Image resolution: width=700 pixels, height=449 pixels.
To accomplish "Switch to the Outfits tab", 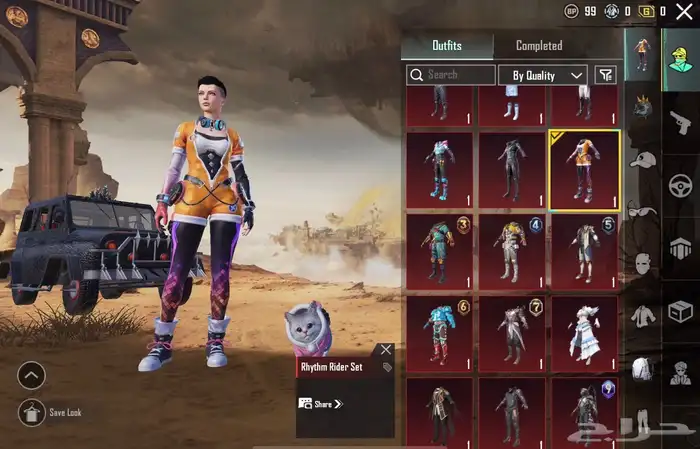I will (x=446, y=45).
